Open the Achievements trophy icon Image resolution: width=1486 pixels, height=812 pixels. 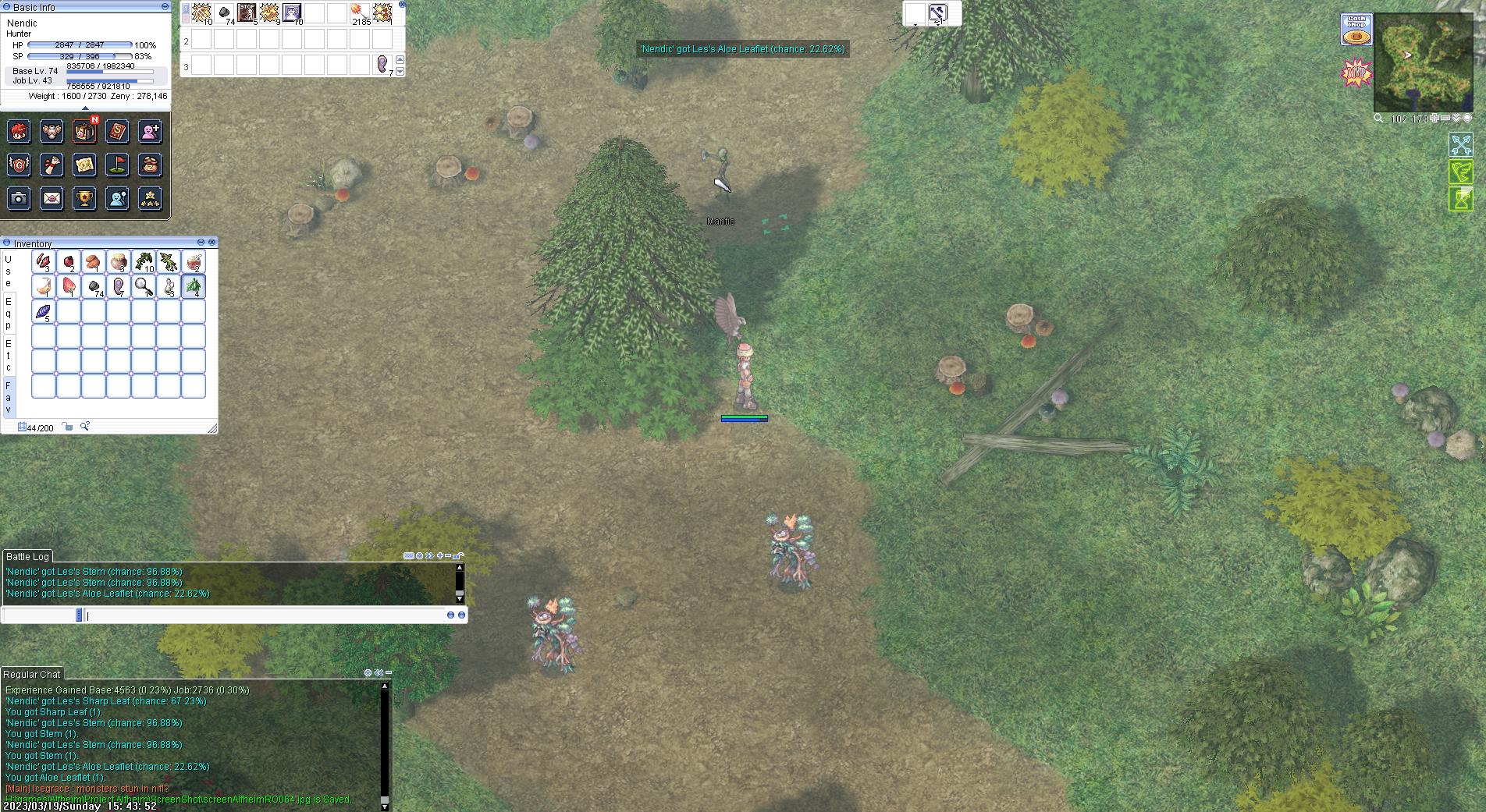point(84,198)
